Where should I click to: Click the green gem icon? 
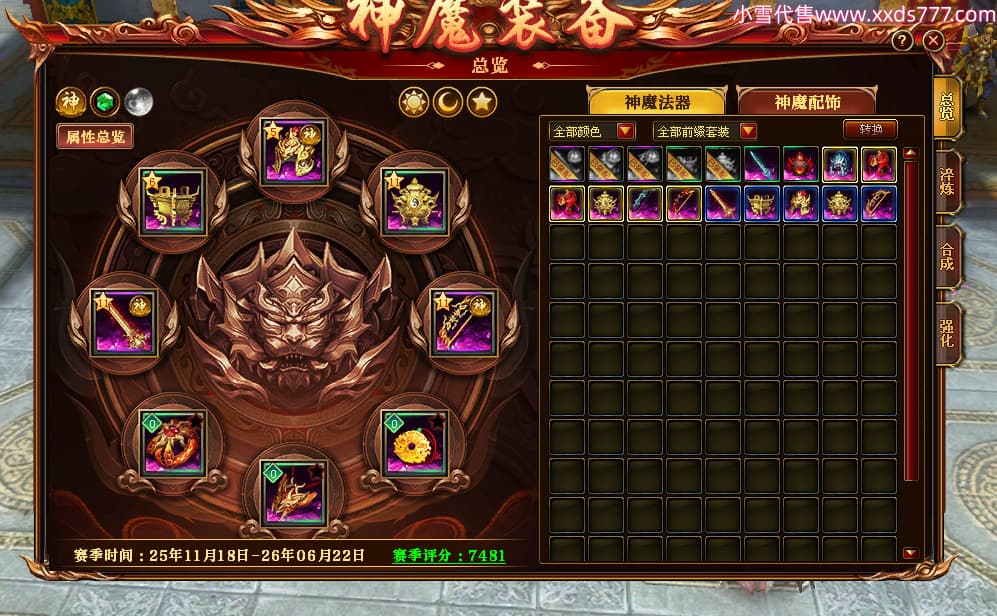click(x=104, y=101)
